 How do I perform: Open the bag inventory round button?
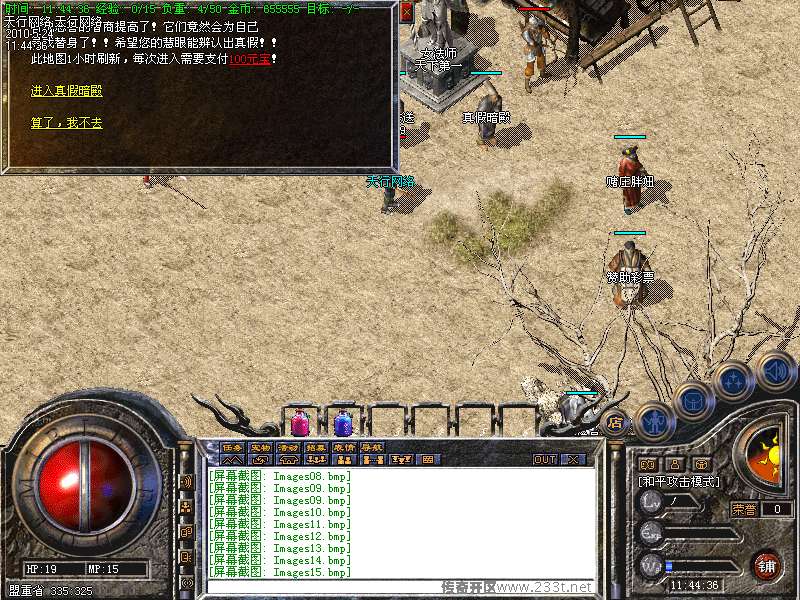[693, 400]
